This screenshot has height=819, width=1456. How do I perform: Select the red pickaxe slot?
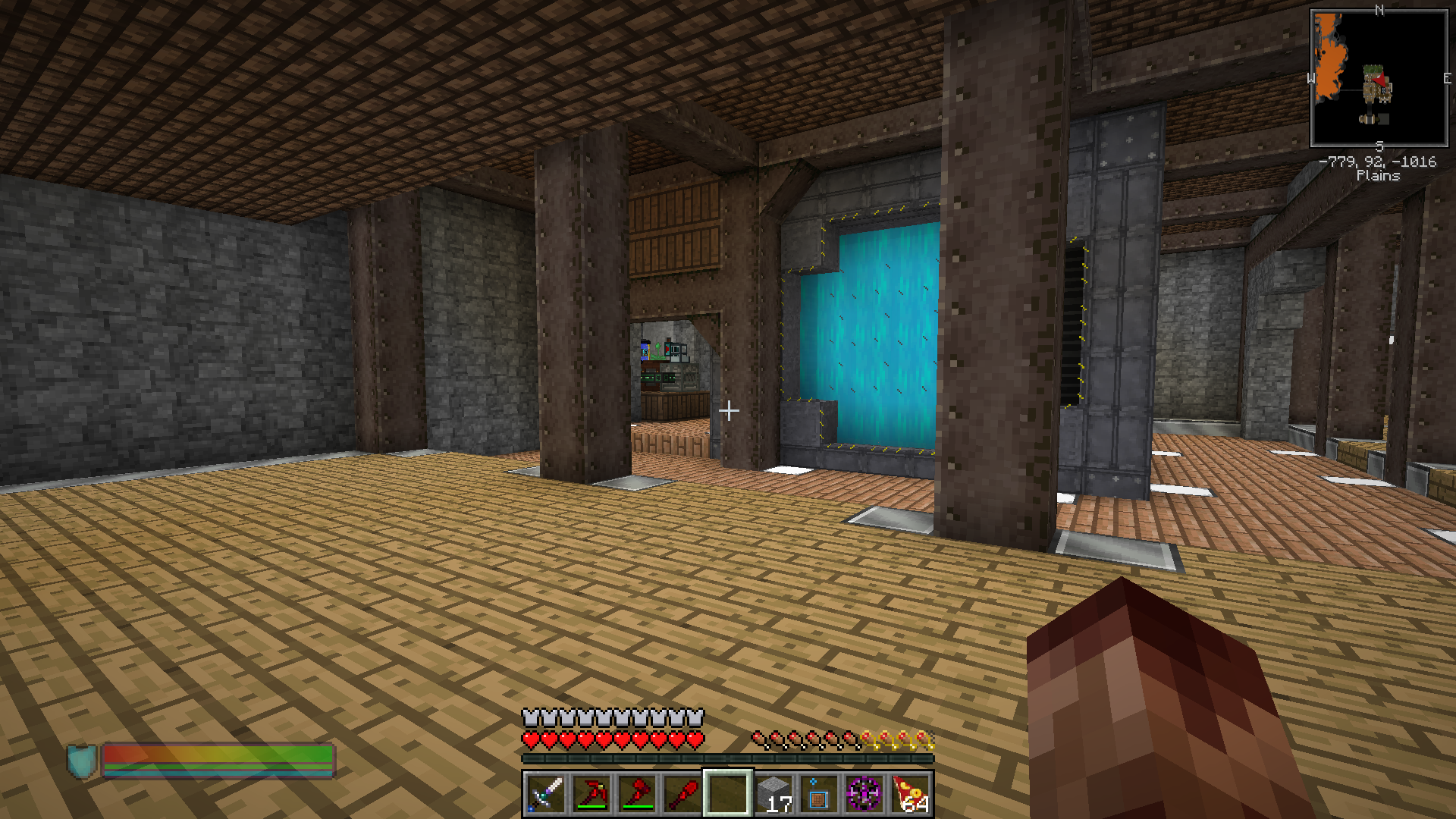[591, 794]
